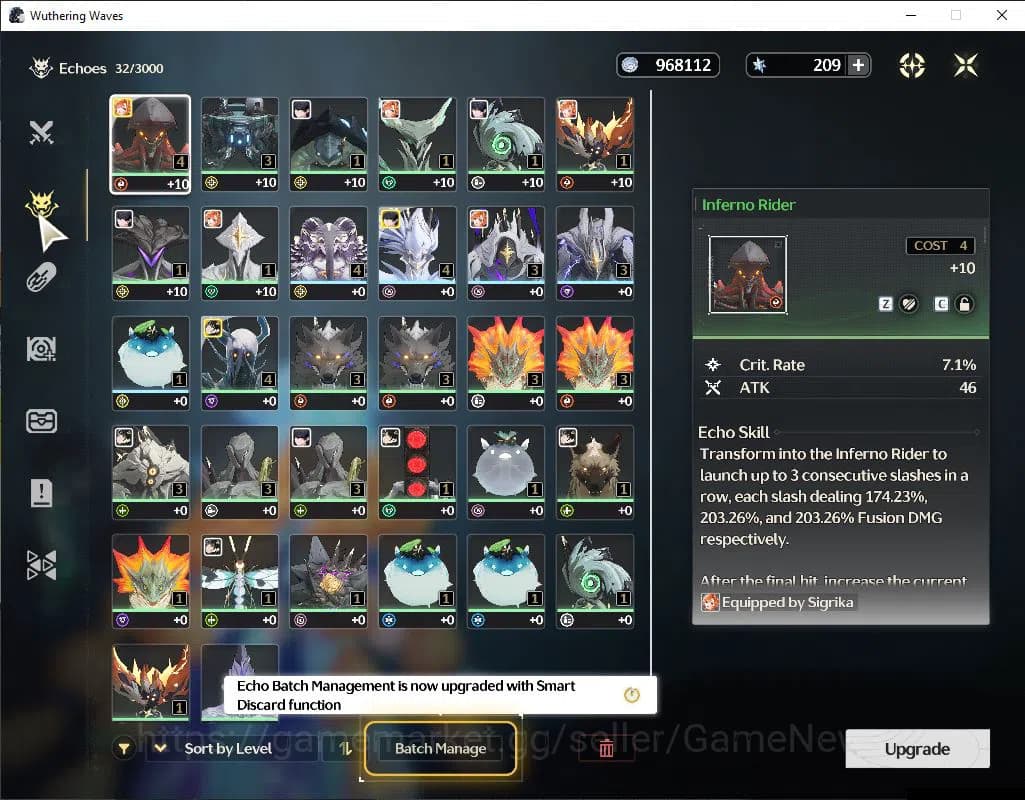Open the exclamation mark tab in sidebar

click(41, 492)
